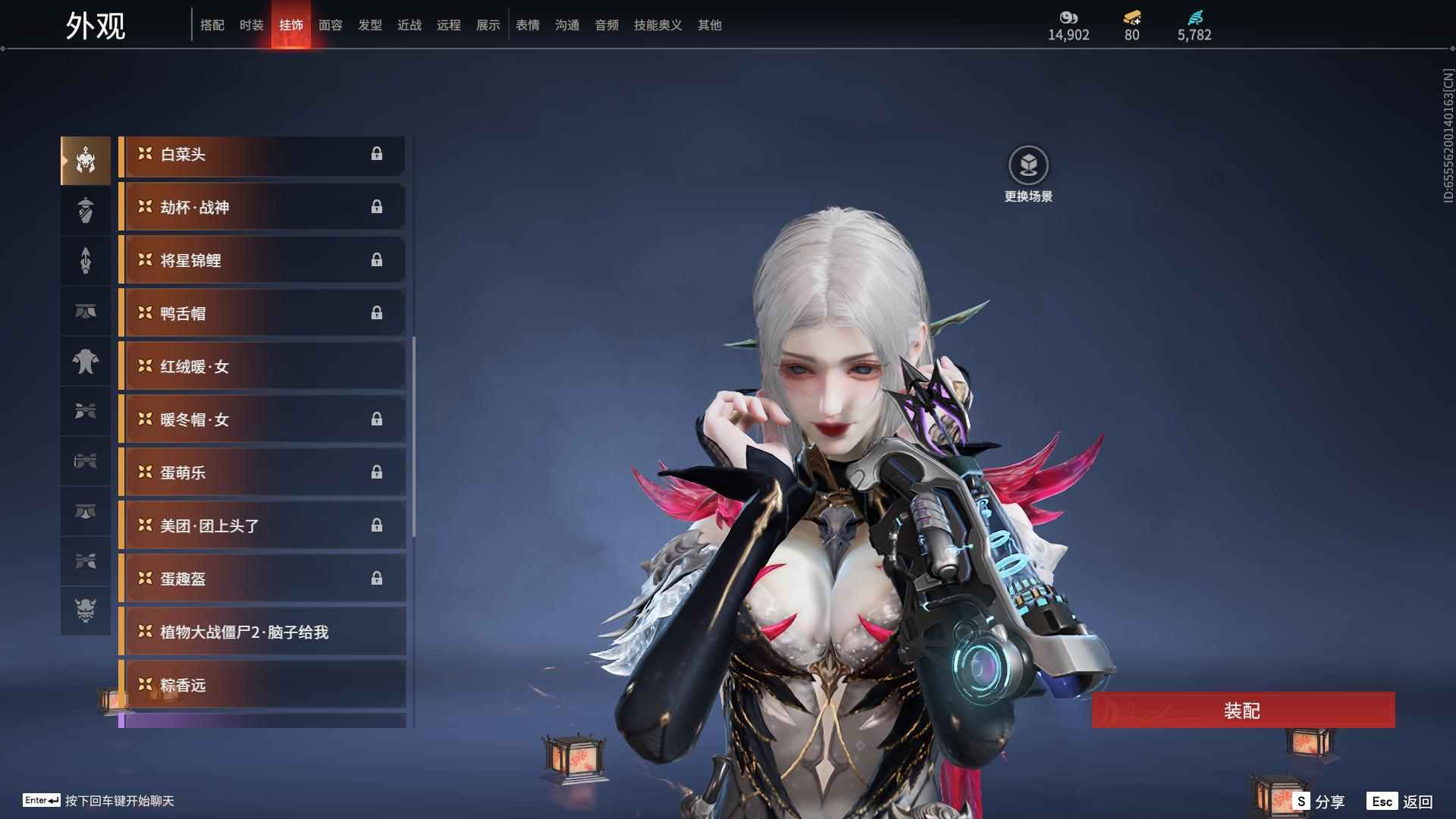Select the oni mask category icon
Screen dimensions: 1456x819
click(86, 610)
